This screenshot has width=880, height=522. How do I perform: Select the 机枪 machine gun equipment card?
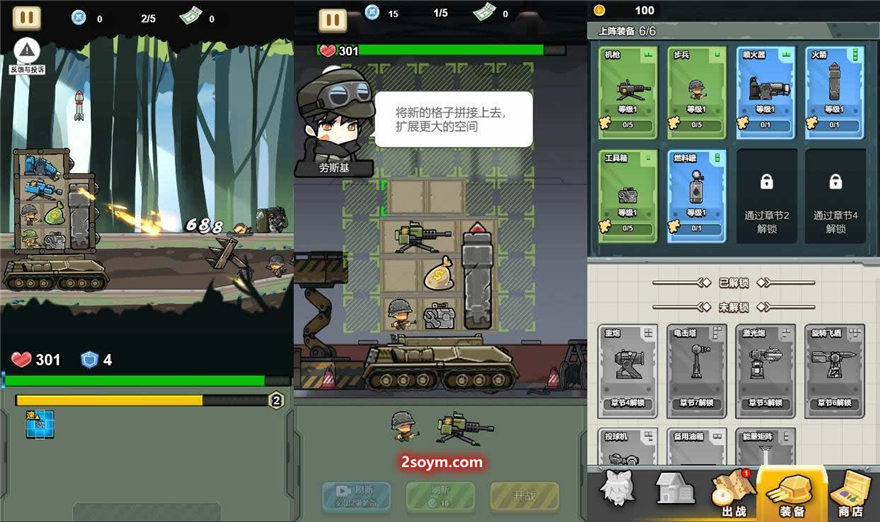(x=627, y=92)
